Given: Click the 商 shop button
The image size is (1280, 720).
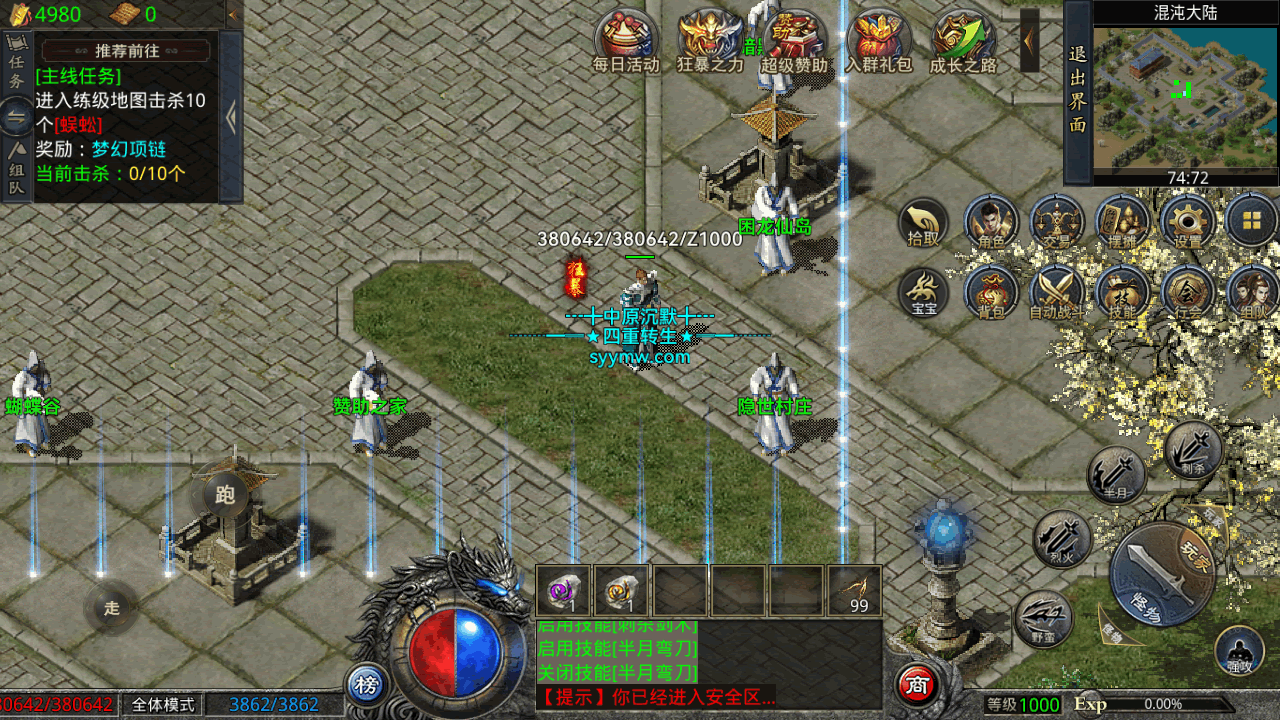Looking at the screenshot, I should (x=916, y=684).
